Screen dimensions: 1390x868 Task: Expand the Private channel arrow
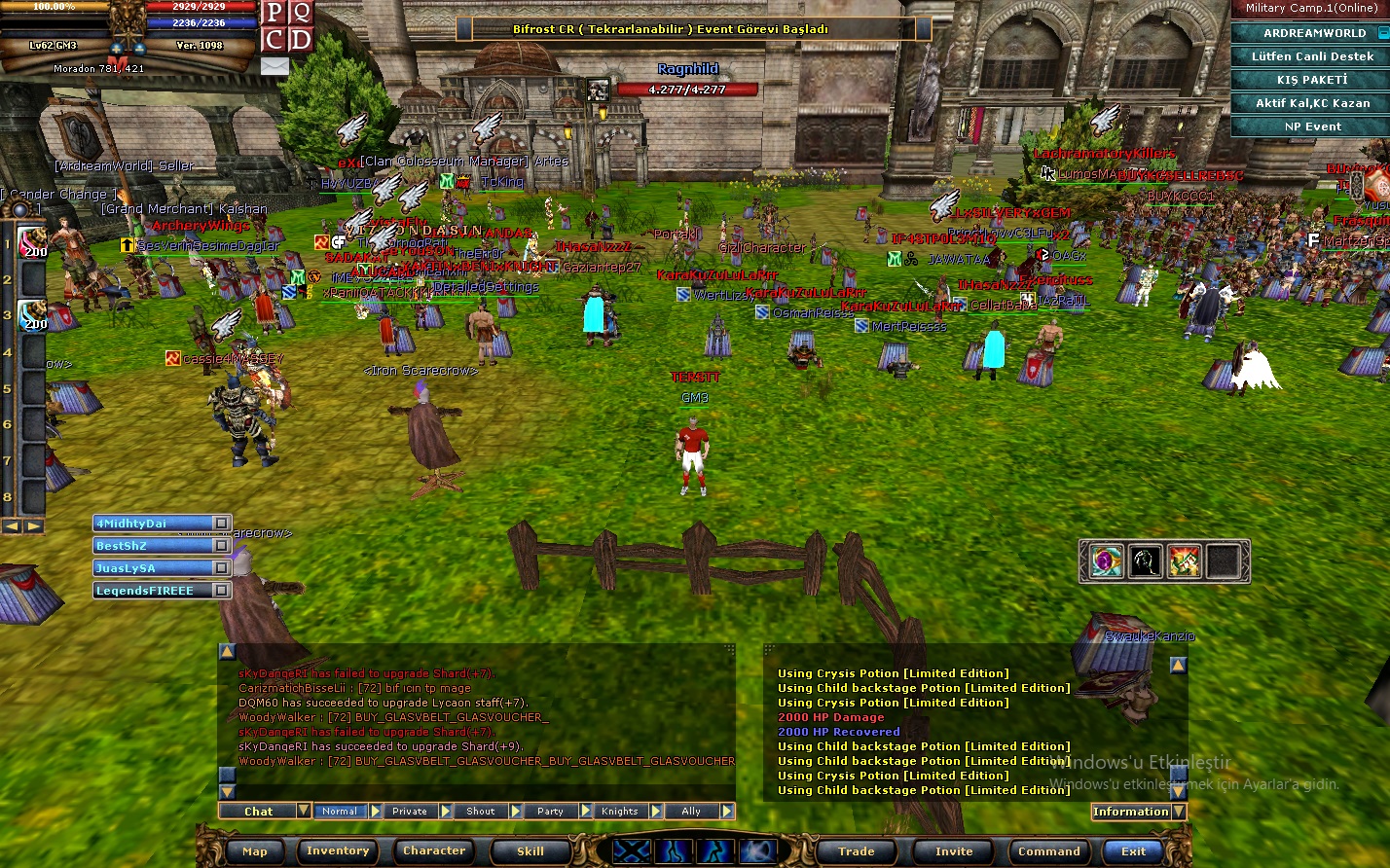tap(446, 811)
